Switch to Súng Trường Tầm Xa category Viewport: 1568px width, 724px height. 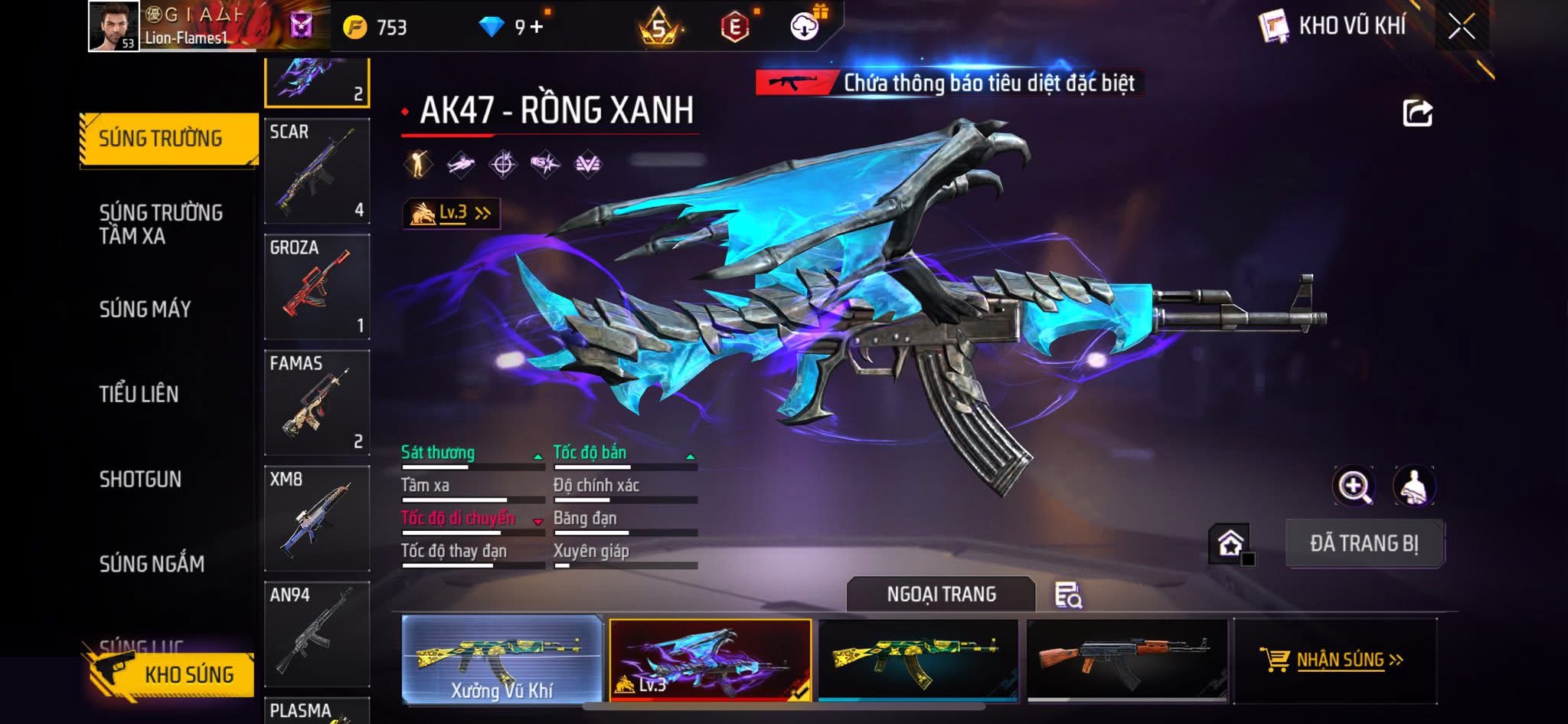161,224
